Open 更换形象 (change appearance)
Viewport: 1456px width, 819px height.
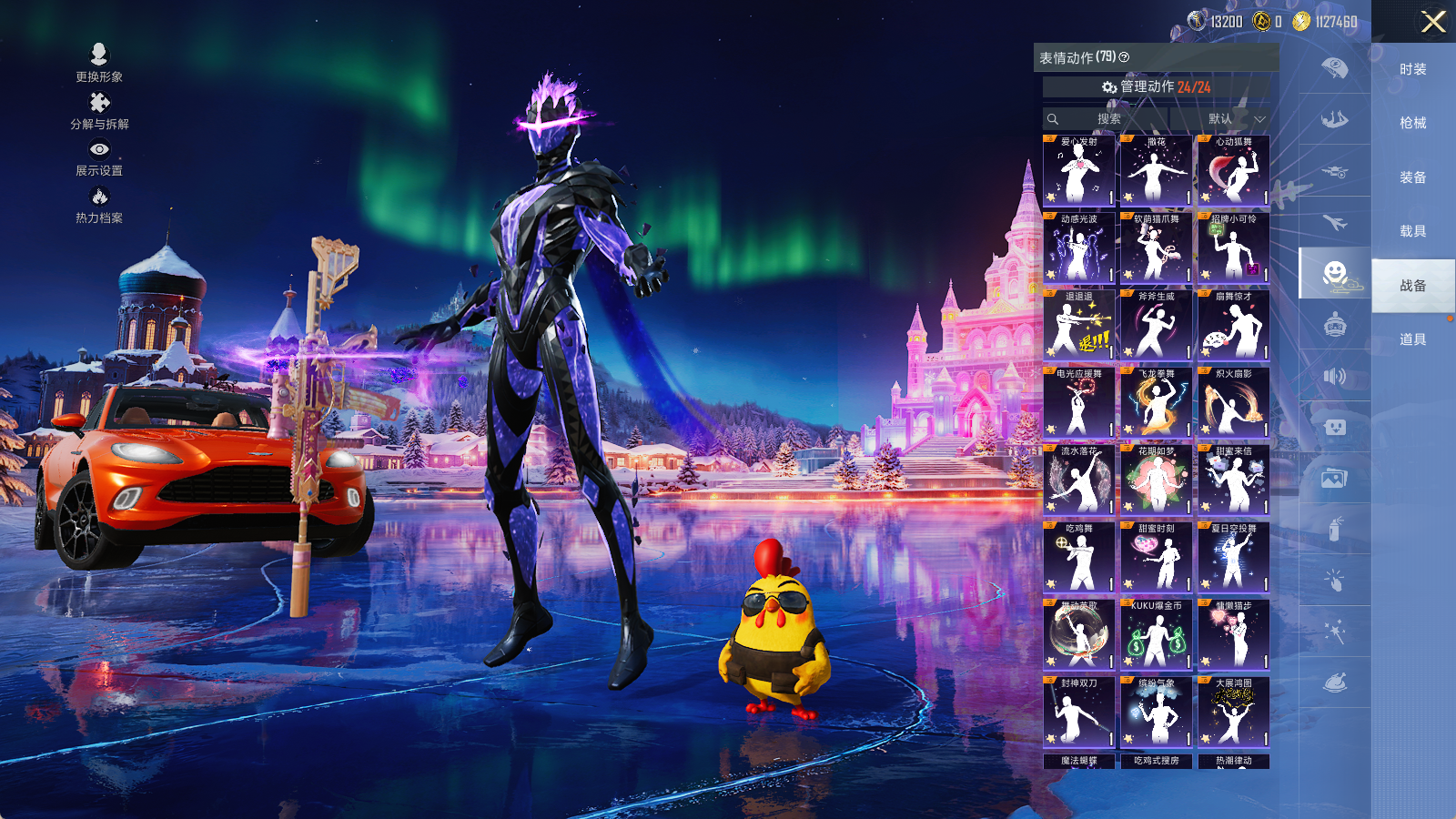99,62
